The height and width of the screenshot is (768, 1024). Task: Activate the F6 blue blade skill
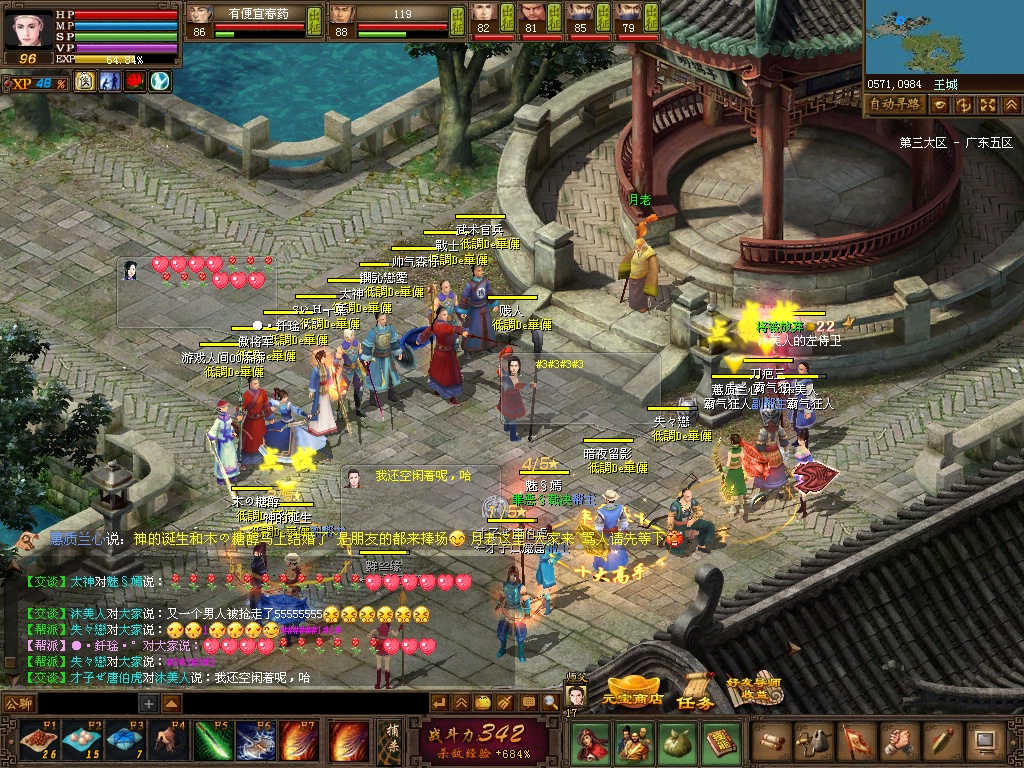pyautogui.click(x=256, y=741)
